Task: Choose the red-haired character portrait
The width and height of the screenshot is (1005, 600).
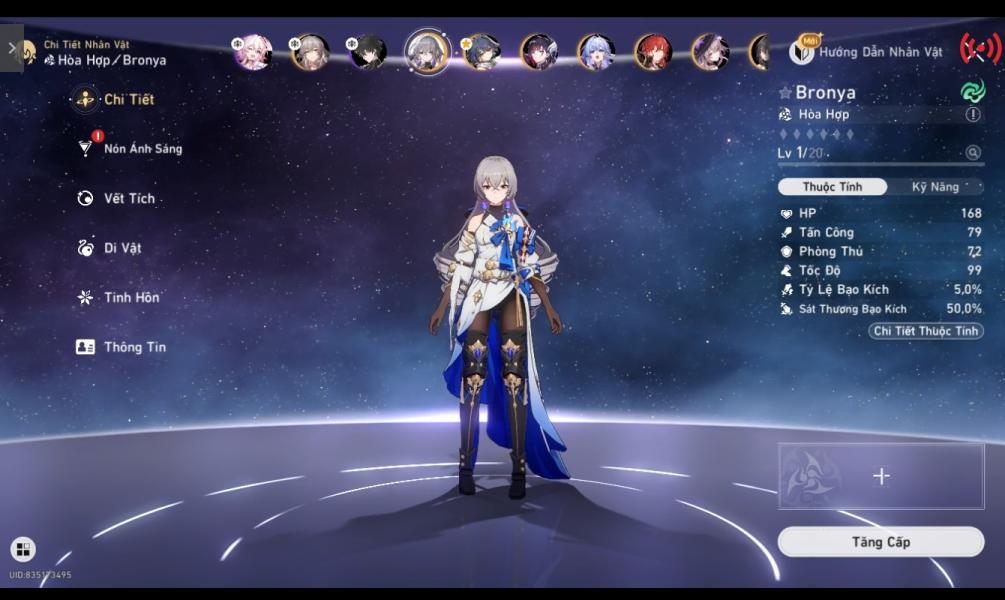Action: click(x=654, y=51)
